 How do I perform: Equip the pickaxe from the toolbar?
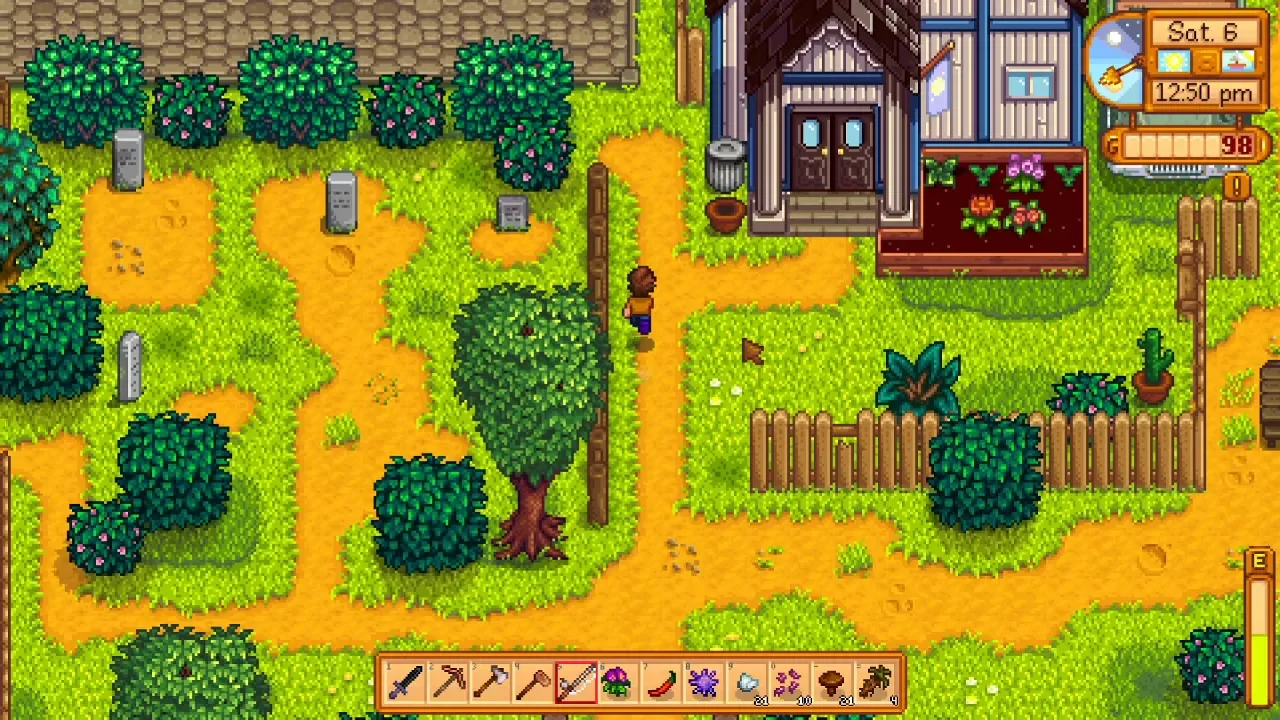point(449,684)
